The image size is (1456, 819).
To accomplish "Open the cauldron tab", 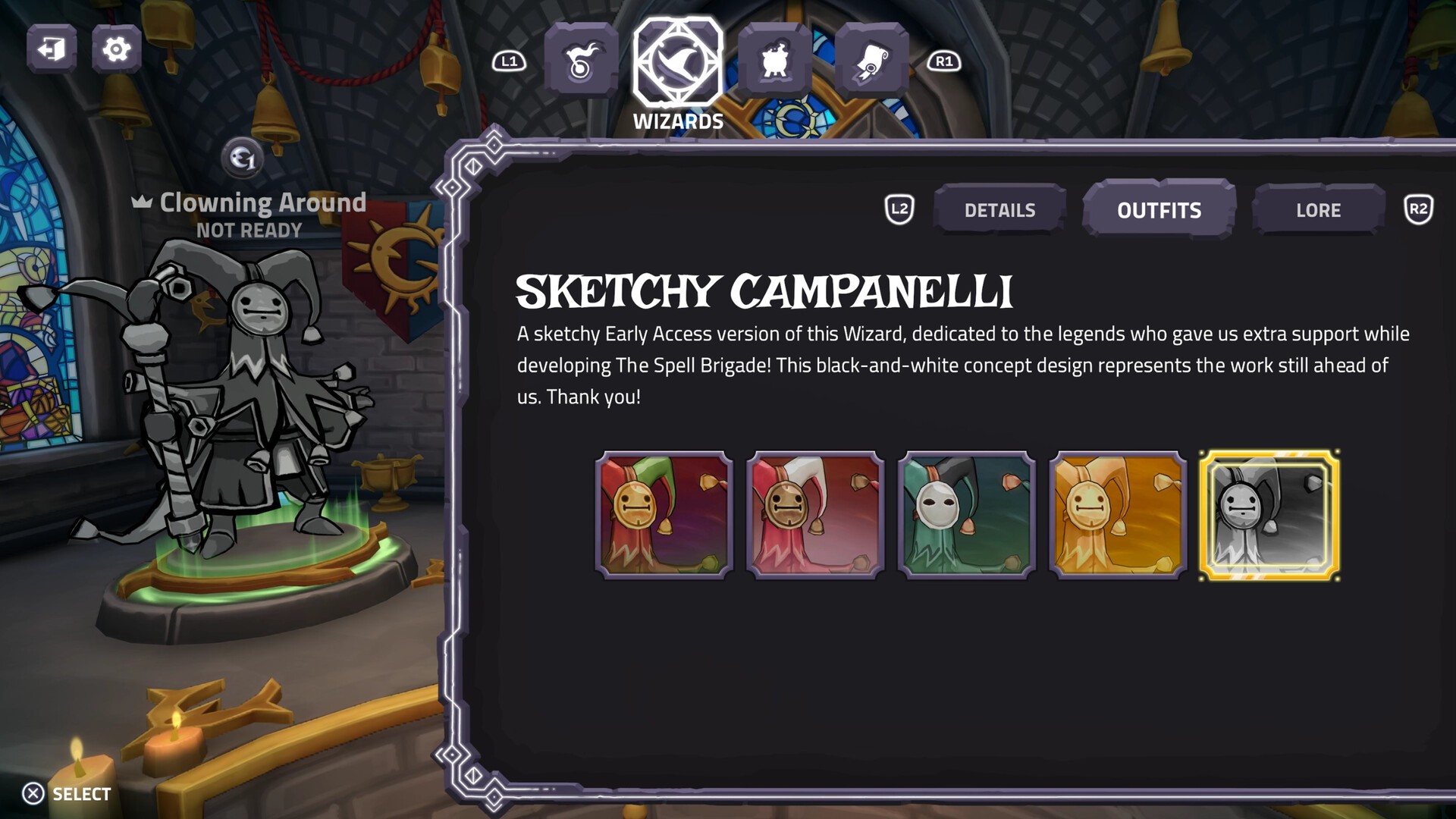I will coord(774,61).
